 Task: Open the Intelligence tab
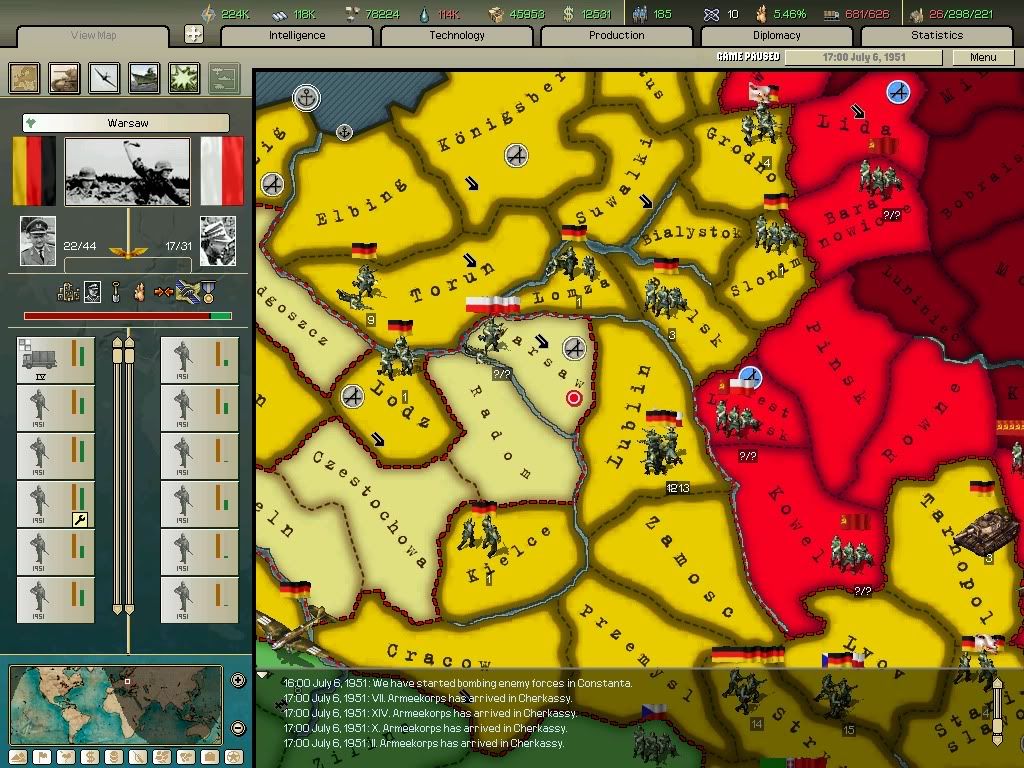point(297,36)
